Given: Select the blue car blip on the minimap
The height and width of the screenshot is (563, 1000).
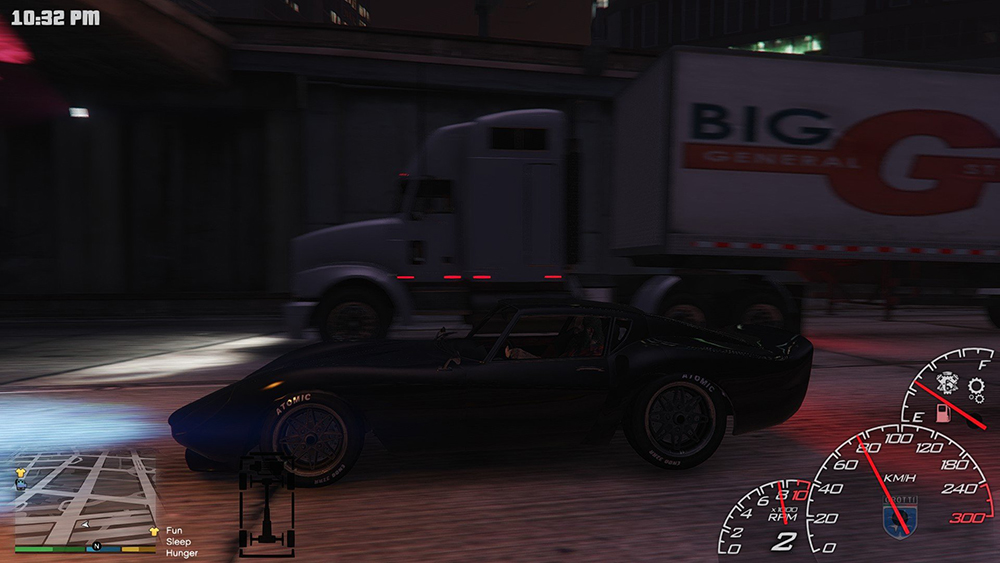Looking at the screenshot, I should pyautogui.click(x=20, y=484).
